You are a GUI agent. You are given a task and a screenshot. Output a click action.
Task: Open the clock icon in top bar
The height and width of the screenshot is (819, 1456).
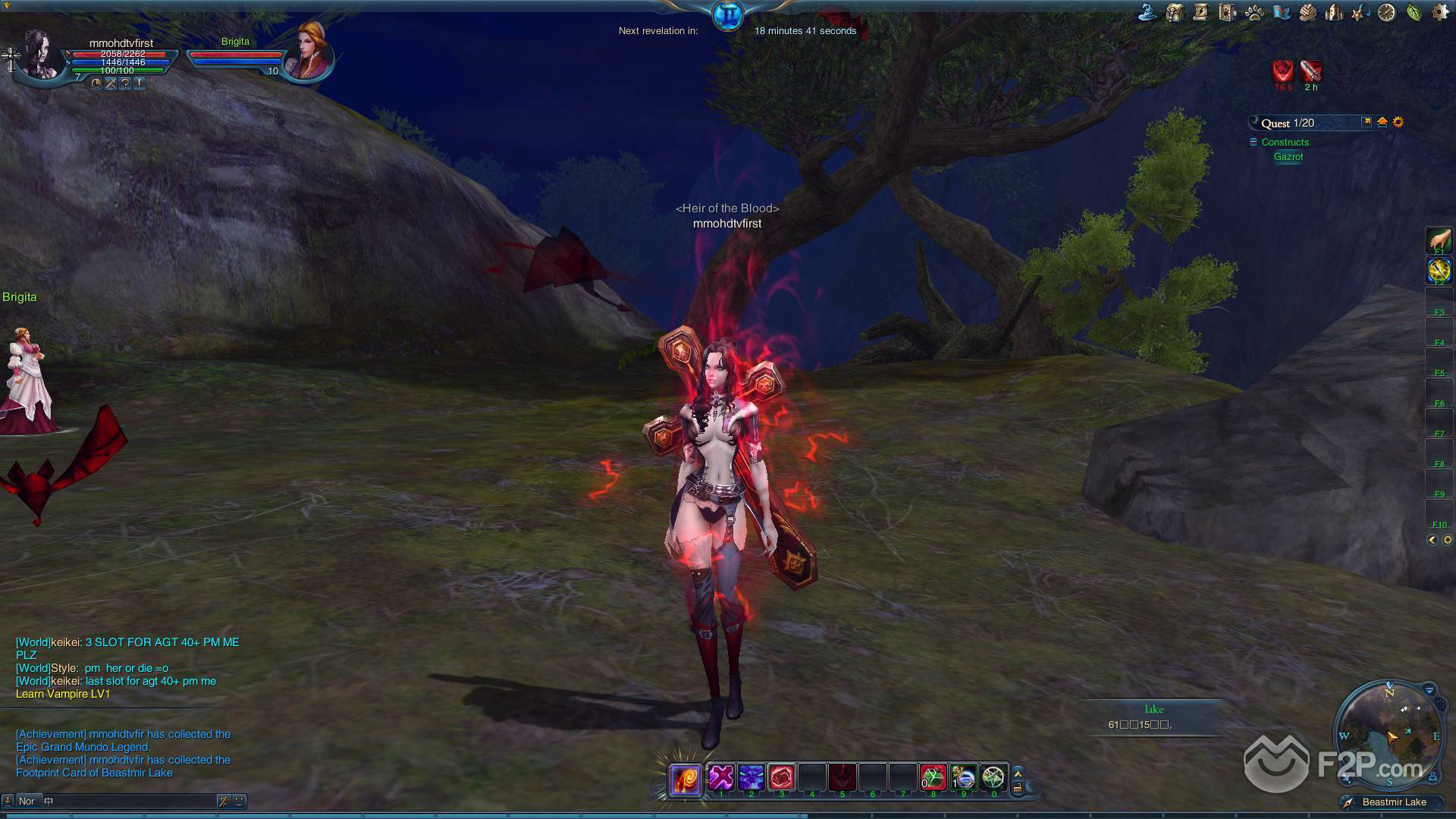[1386, 13]
